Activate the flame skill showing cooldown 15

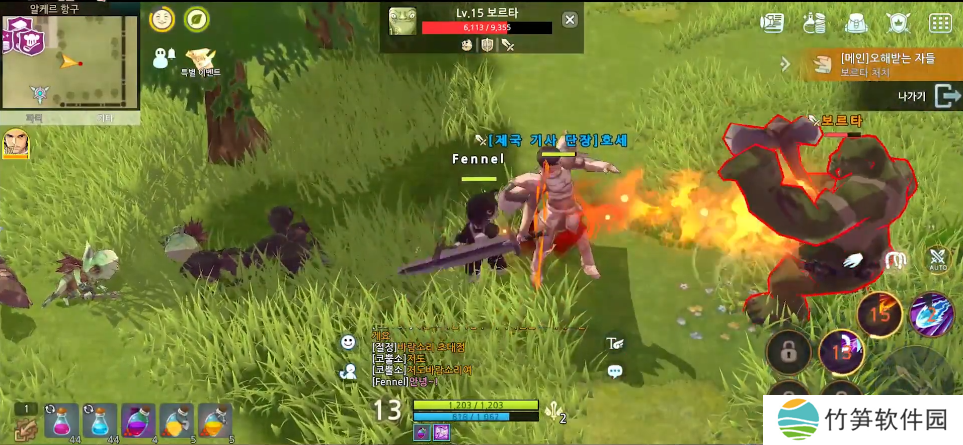880,313
